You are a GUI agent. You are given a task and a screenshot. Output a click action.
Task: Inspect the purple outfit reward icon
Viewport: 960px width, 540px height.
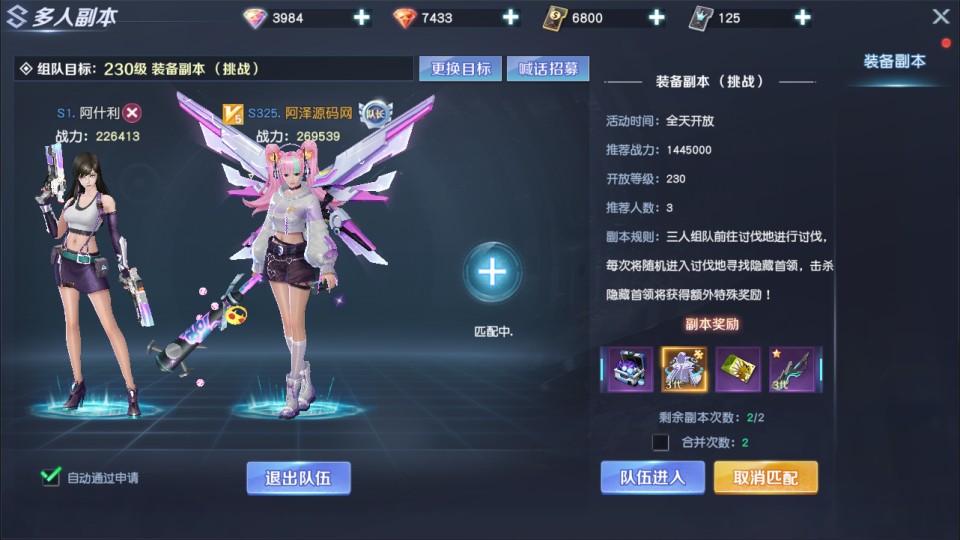click(x=684, y=369)
